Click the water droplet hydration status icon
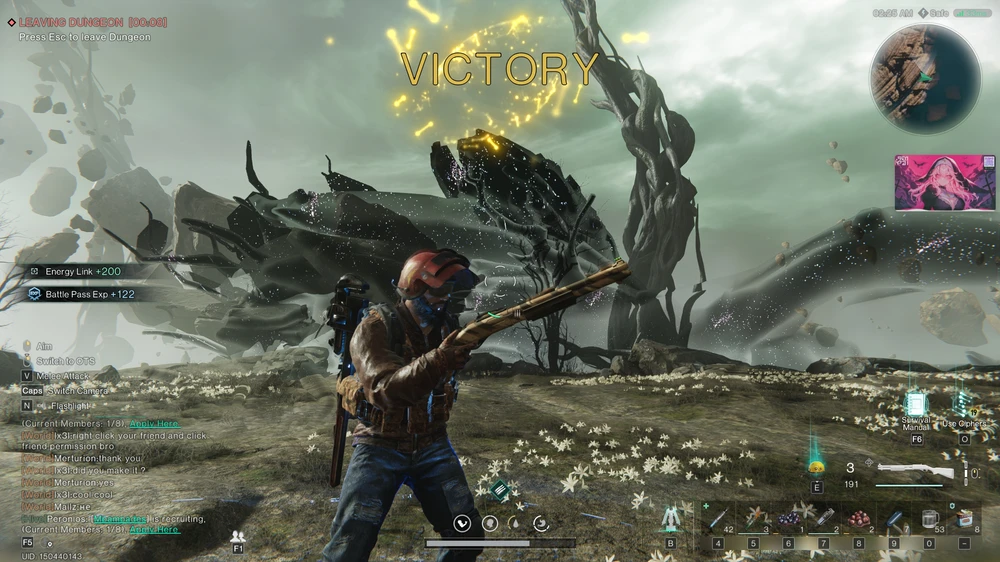Screen dimensions: 1000x562 514,522
